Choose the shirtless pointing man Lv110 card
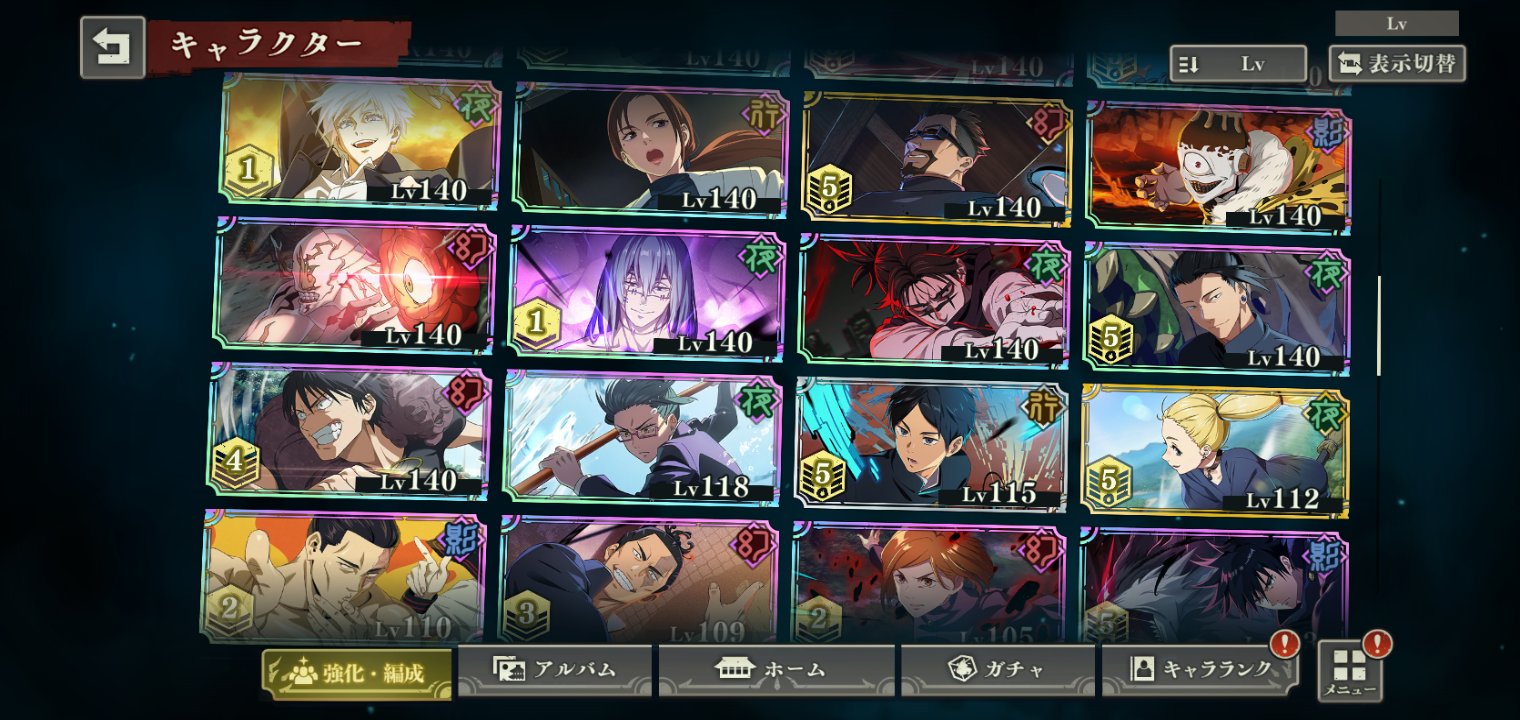1520x720 pixels. pyautogui.click(x=343, y=576)
